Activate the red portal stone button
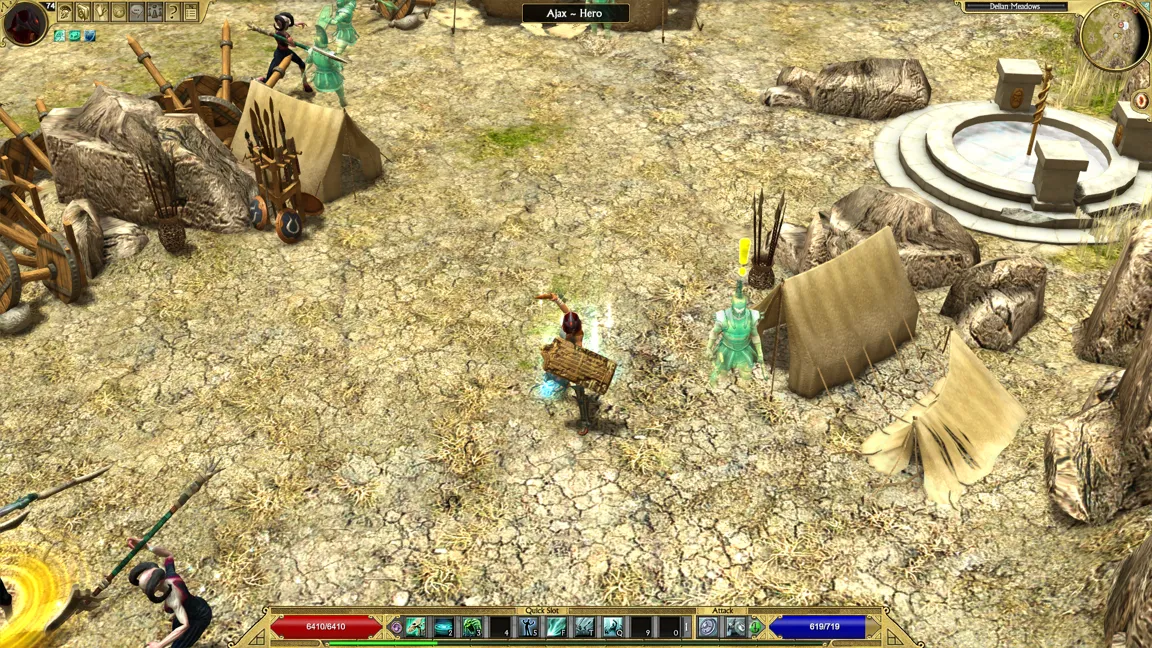The width and height of the screenshot is (1152, 648). pyautogui.click(x=1142, y=101)
